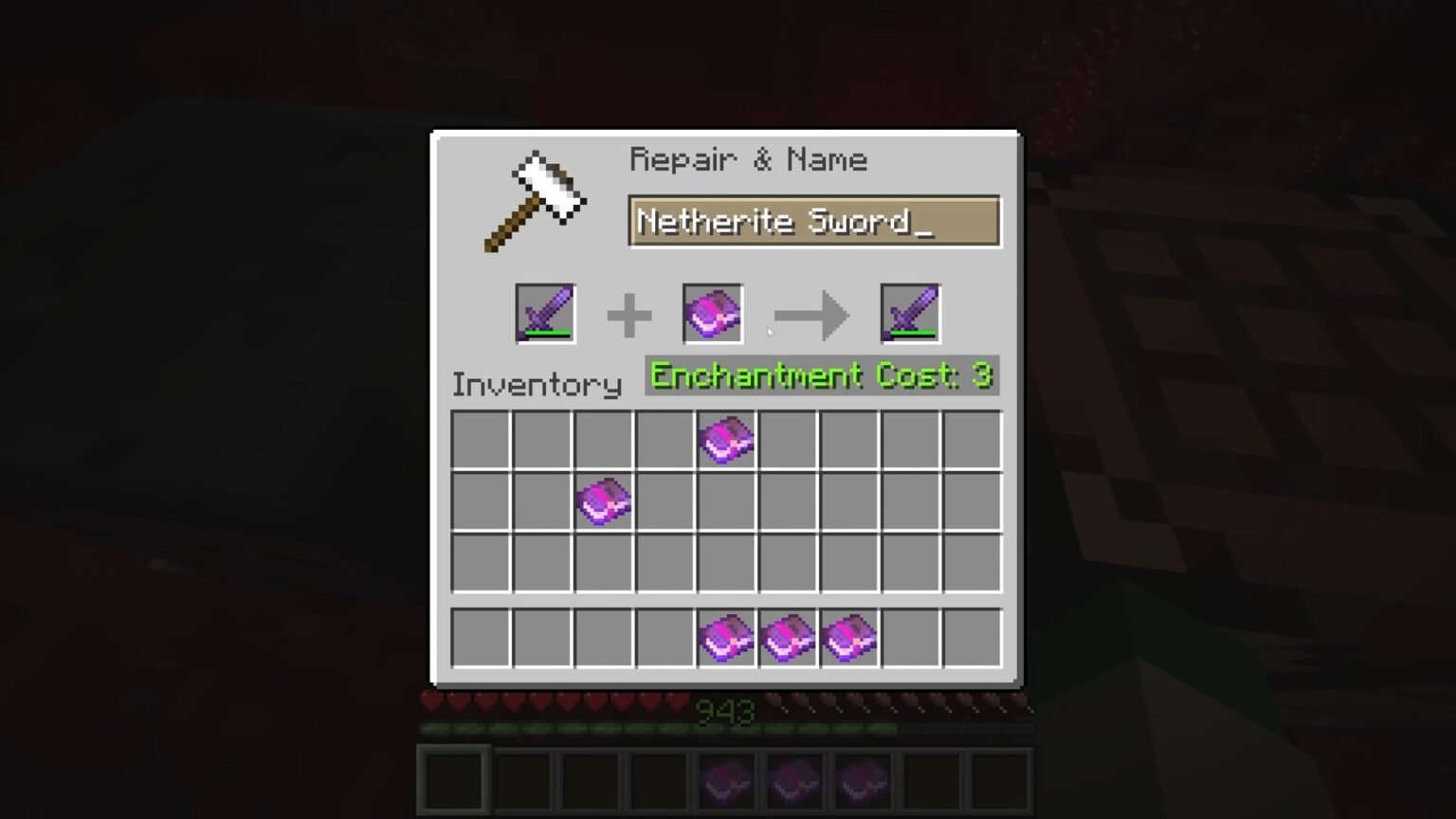Viewport: 1456px width, 819px height.
Task: Select the enchanted book in the top inventory row
Action: tap(726, 439)
